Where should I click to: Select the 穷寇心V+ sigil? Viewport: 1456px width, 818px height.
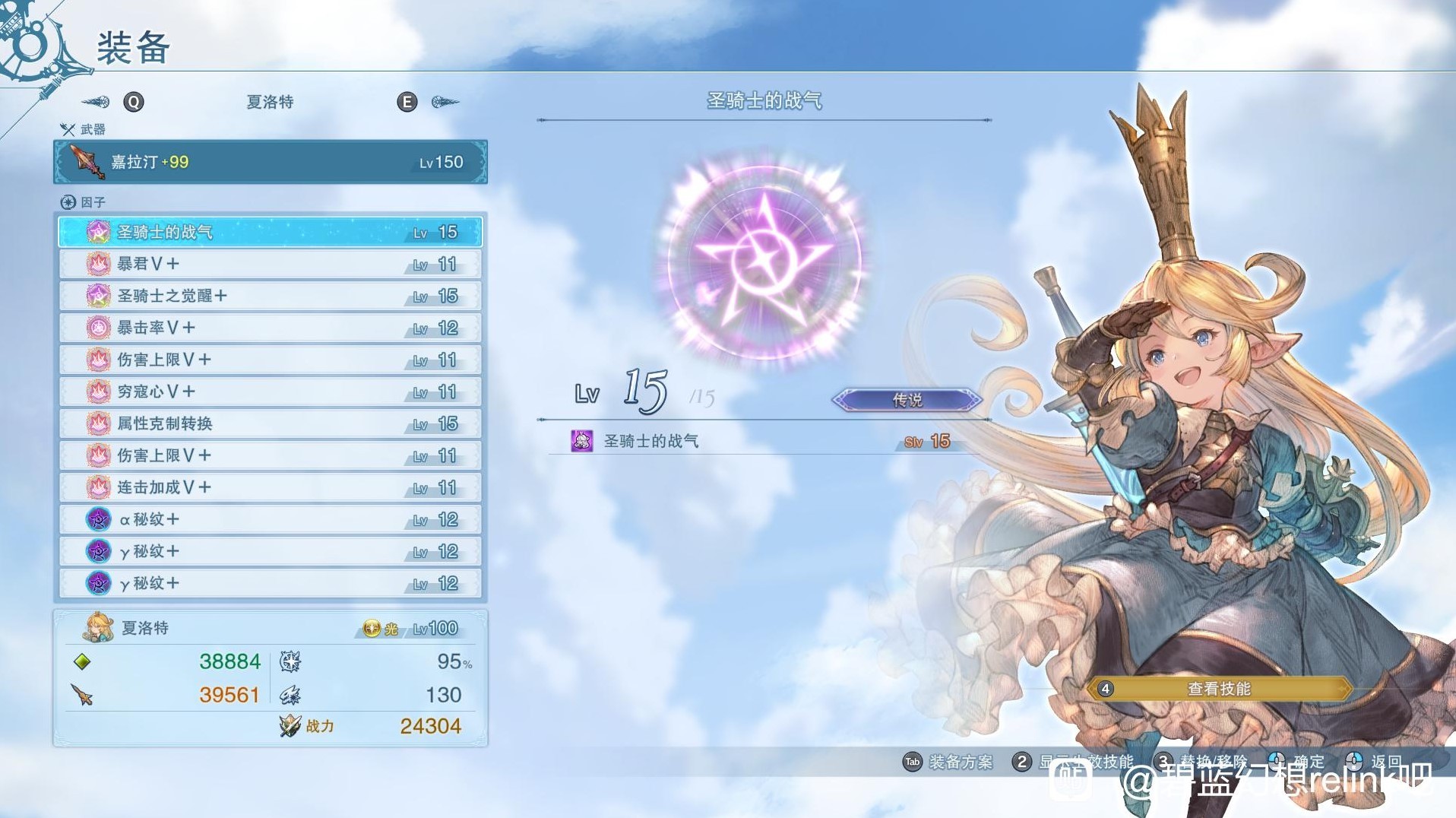coord(270,392)
